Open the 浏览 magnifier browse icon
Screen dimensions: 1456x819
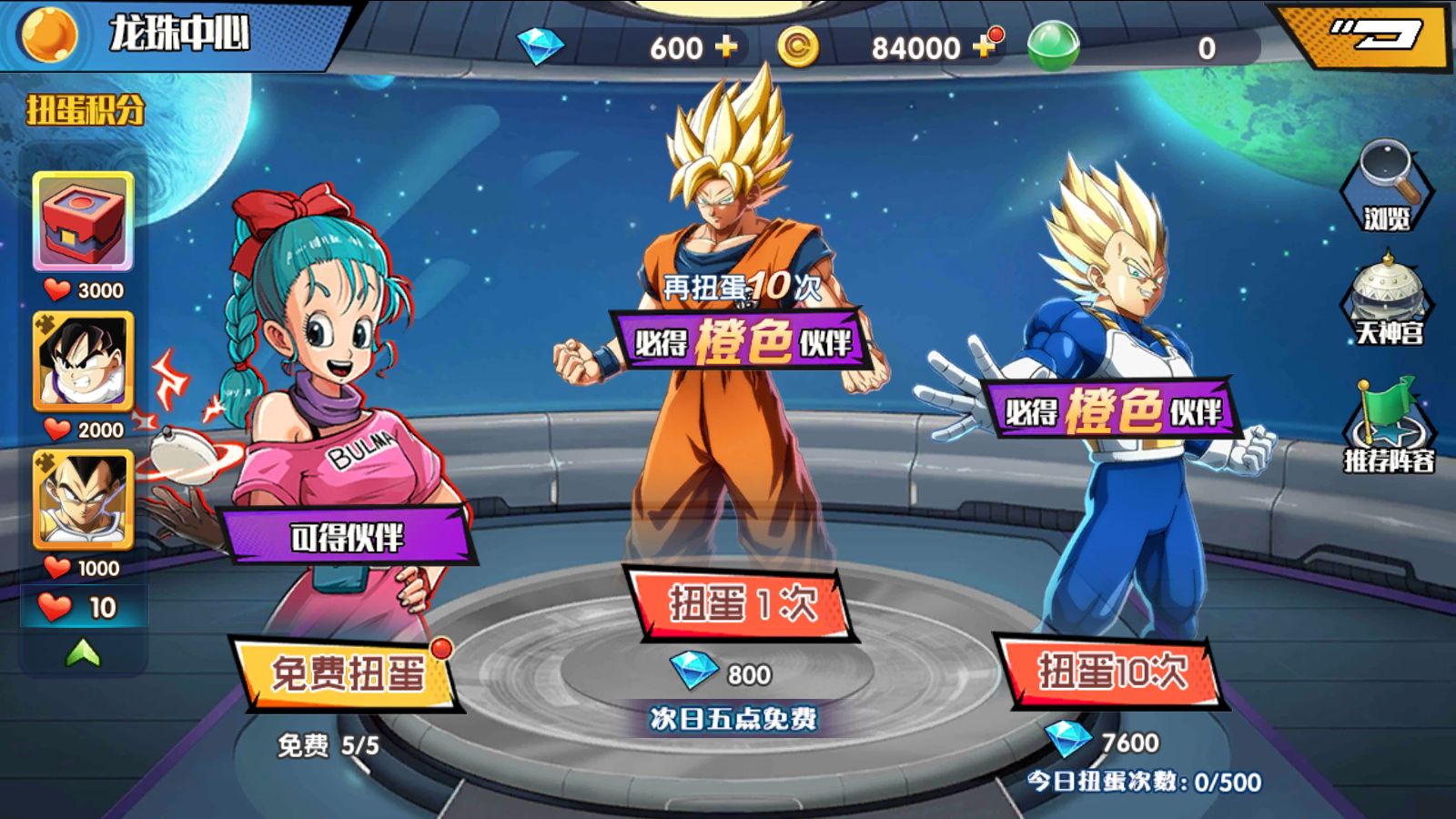click(x=1386, y=187)
